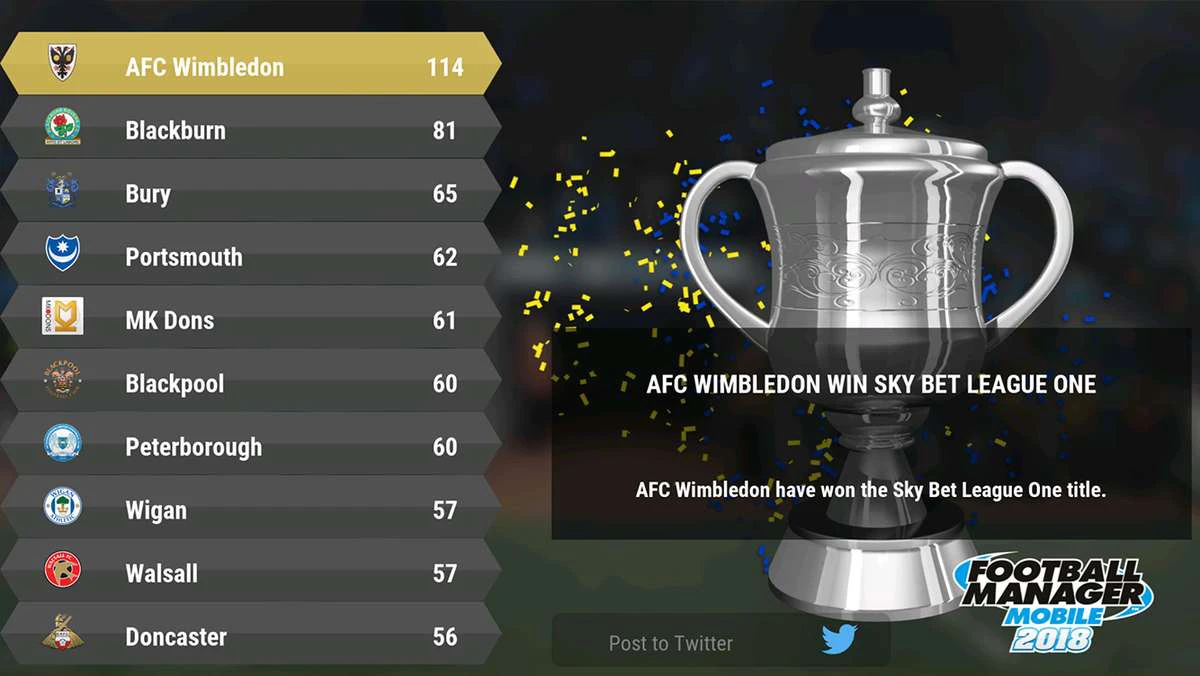This screenshot has height=676, width=1200.
Task: Click the AFC Wimbledon win news panel
Action: tap(871, 435)
